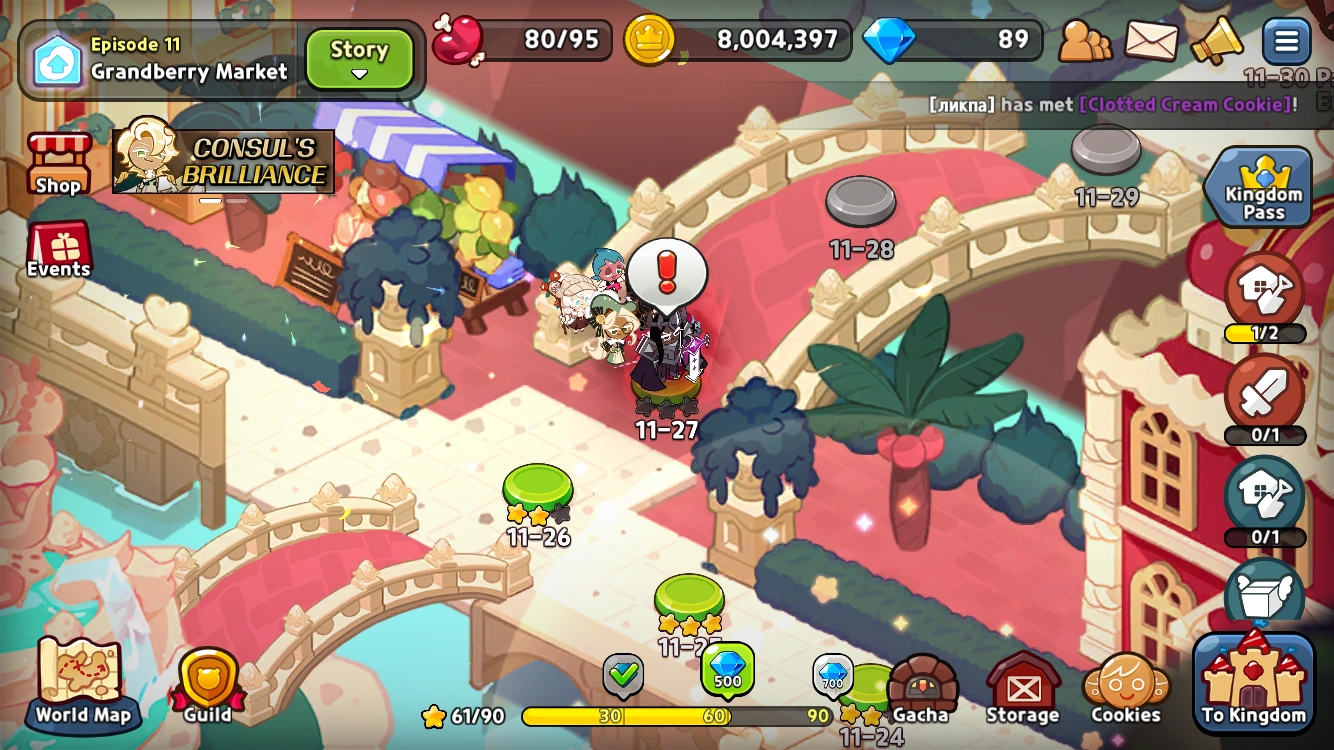Screen dimensions: 1334x750
Task: Open the hamburger settings menu
Action: click(x=1287, y=40)
